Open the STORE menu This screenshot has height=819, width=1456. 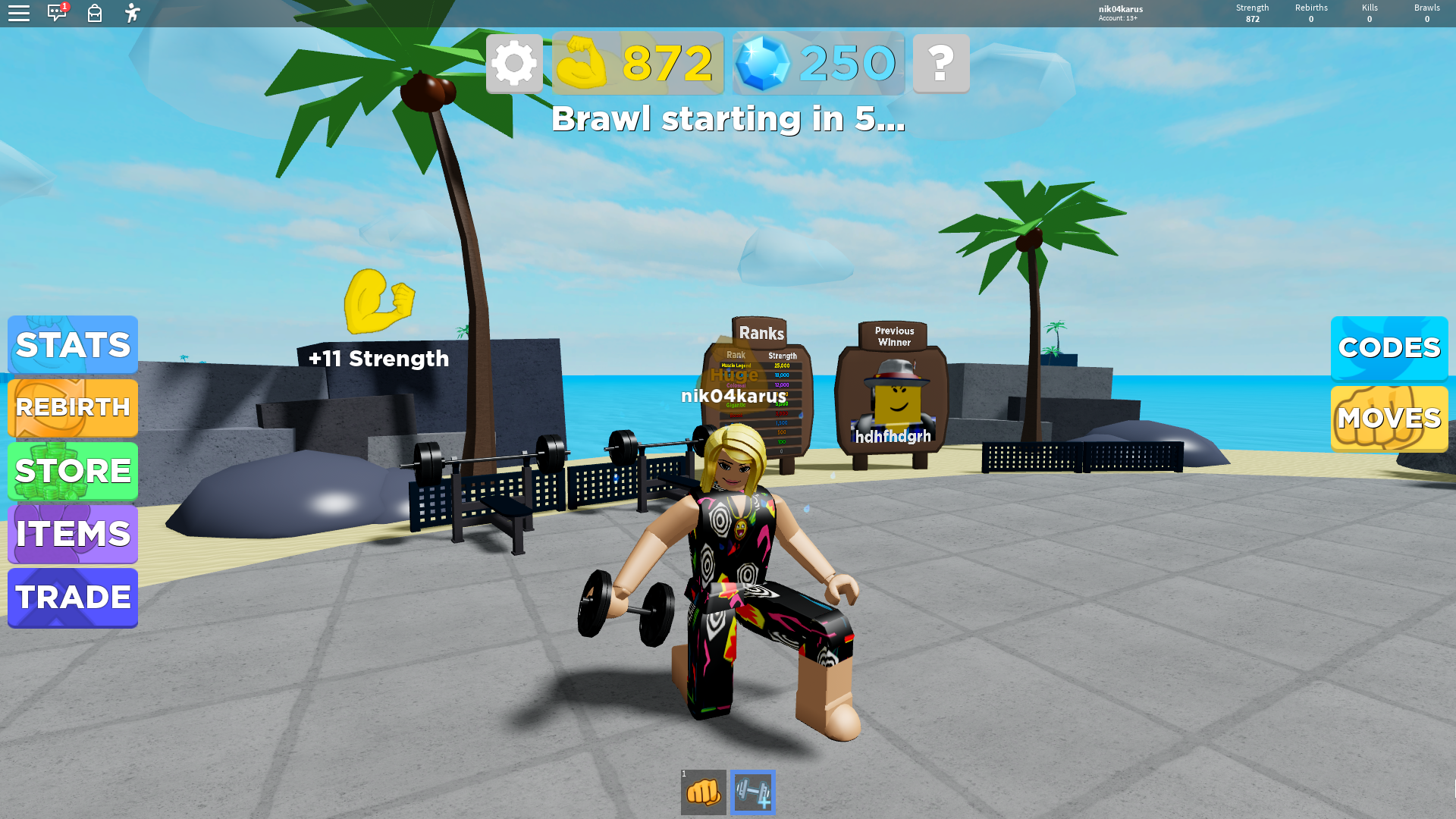tap(73, 471)
